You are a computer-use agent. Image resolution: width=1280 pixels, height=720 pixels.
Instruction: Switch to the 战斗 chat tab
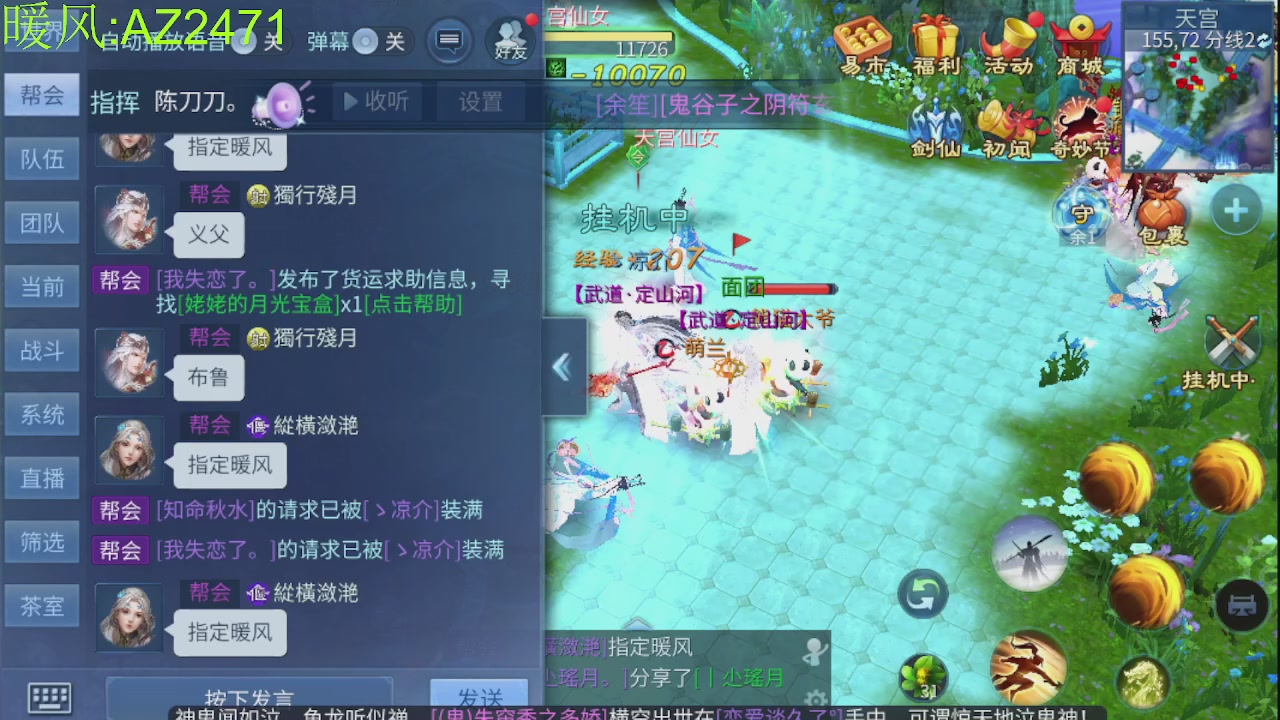pos(42,350)
